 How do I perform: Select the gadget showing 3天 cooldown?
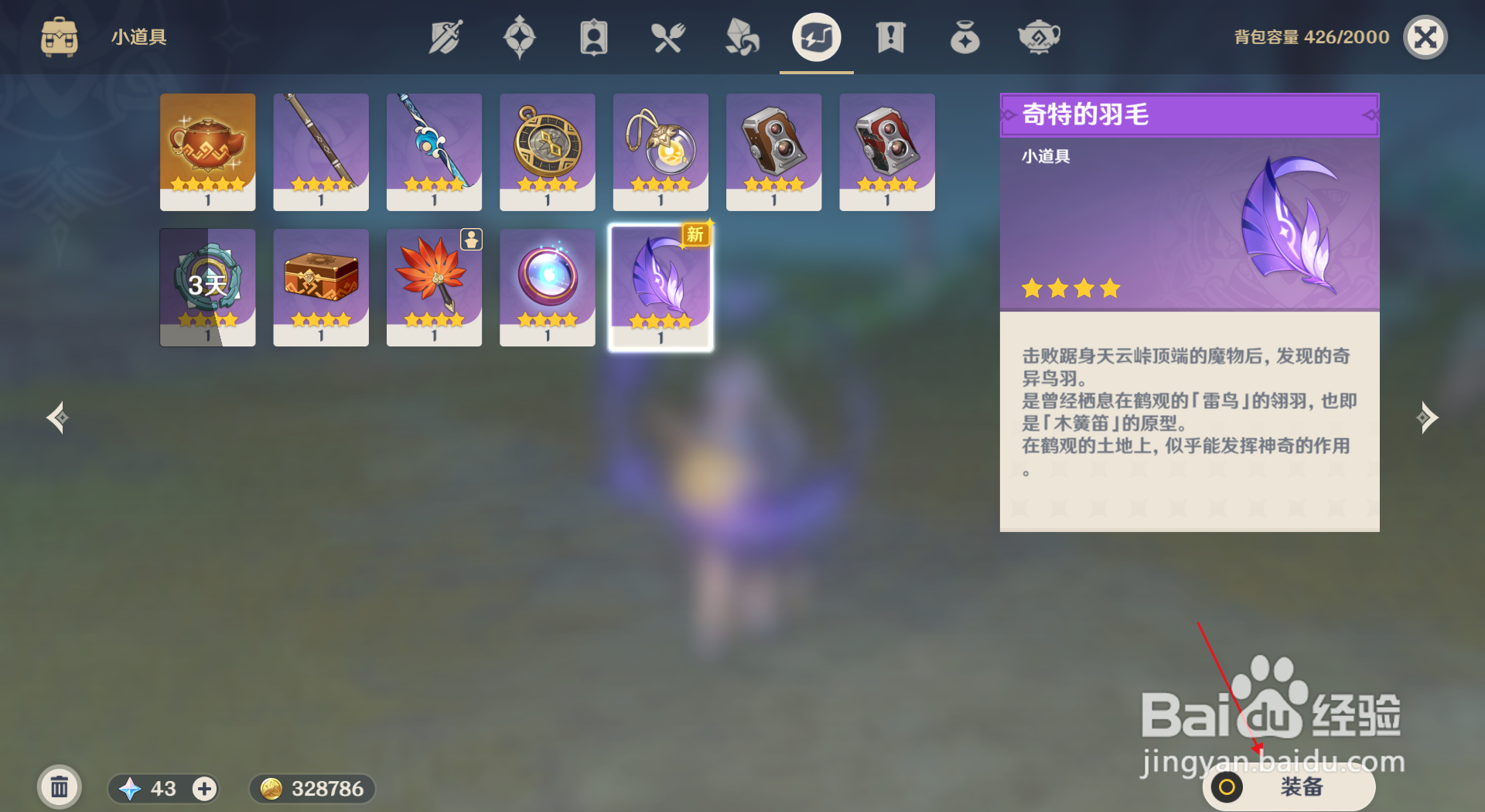click(207, 287)
